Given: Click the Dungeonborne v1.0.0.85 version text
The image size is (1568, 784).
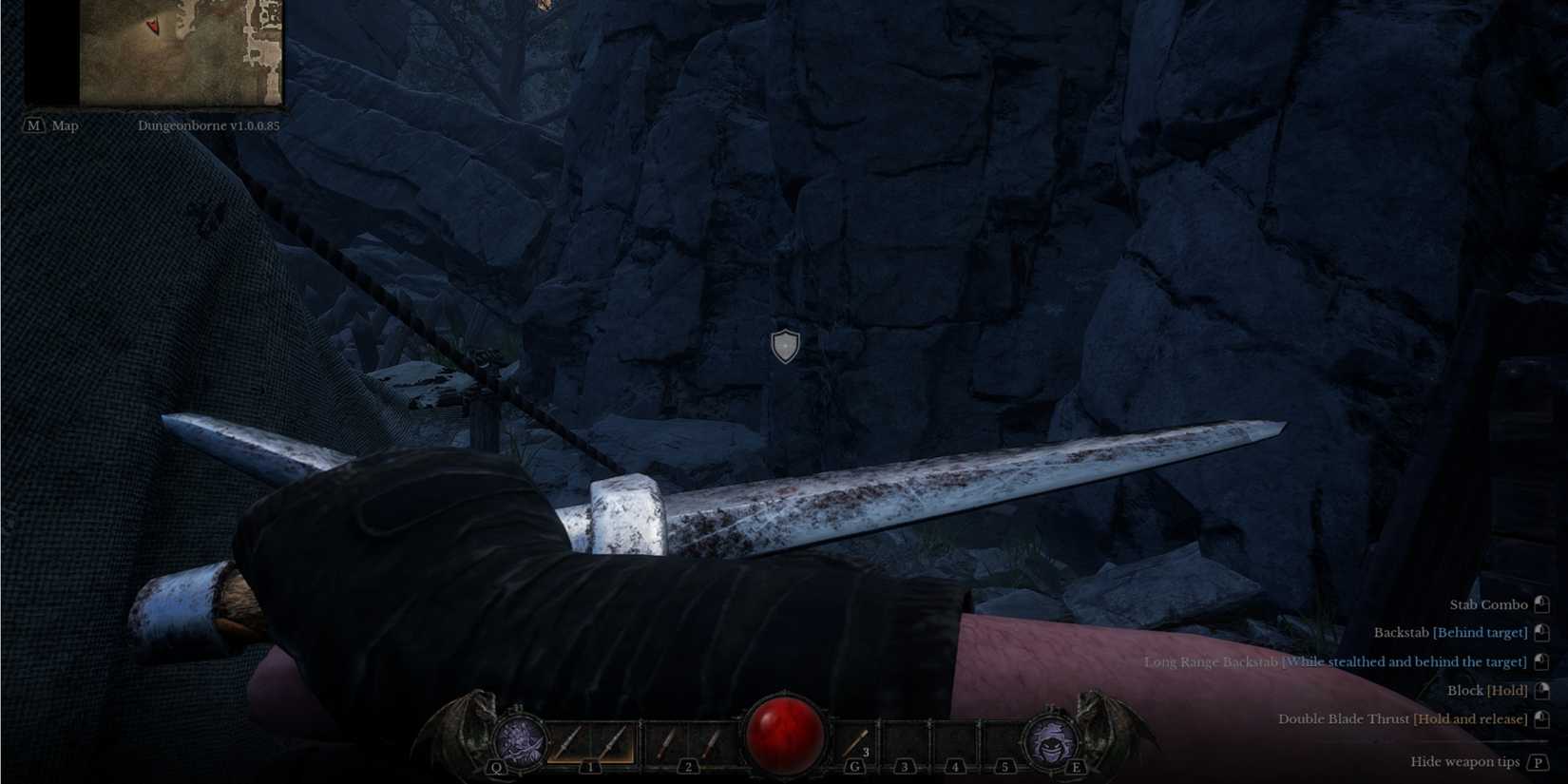Looking at the screenshot, I should (x=211, y=124).
